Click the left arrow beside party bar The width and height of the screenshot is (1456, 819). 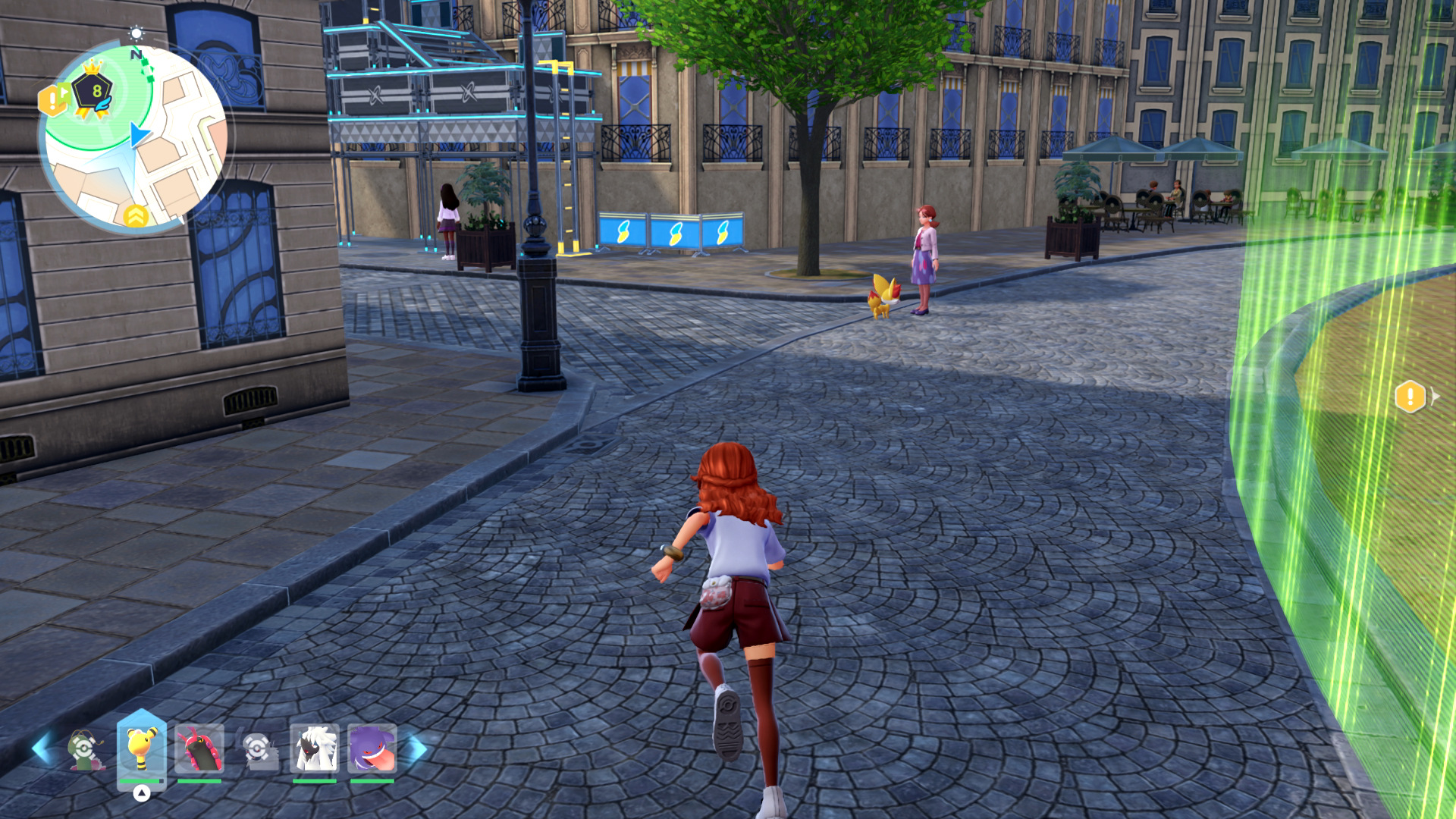click(x=42, y=749)
